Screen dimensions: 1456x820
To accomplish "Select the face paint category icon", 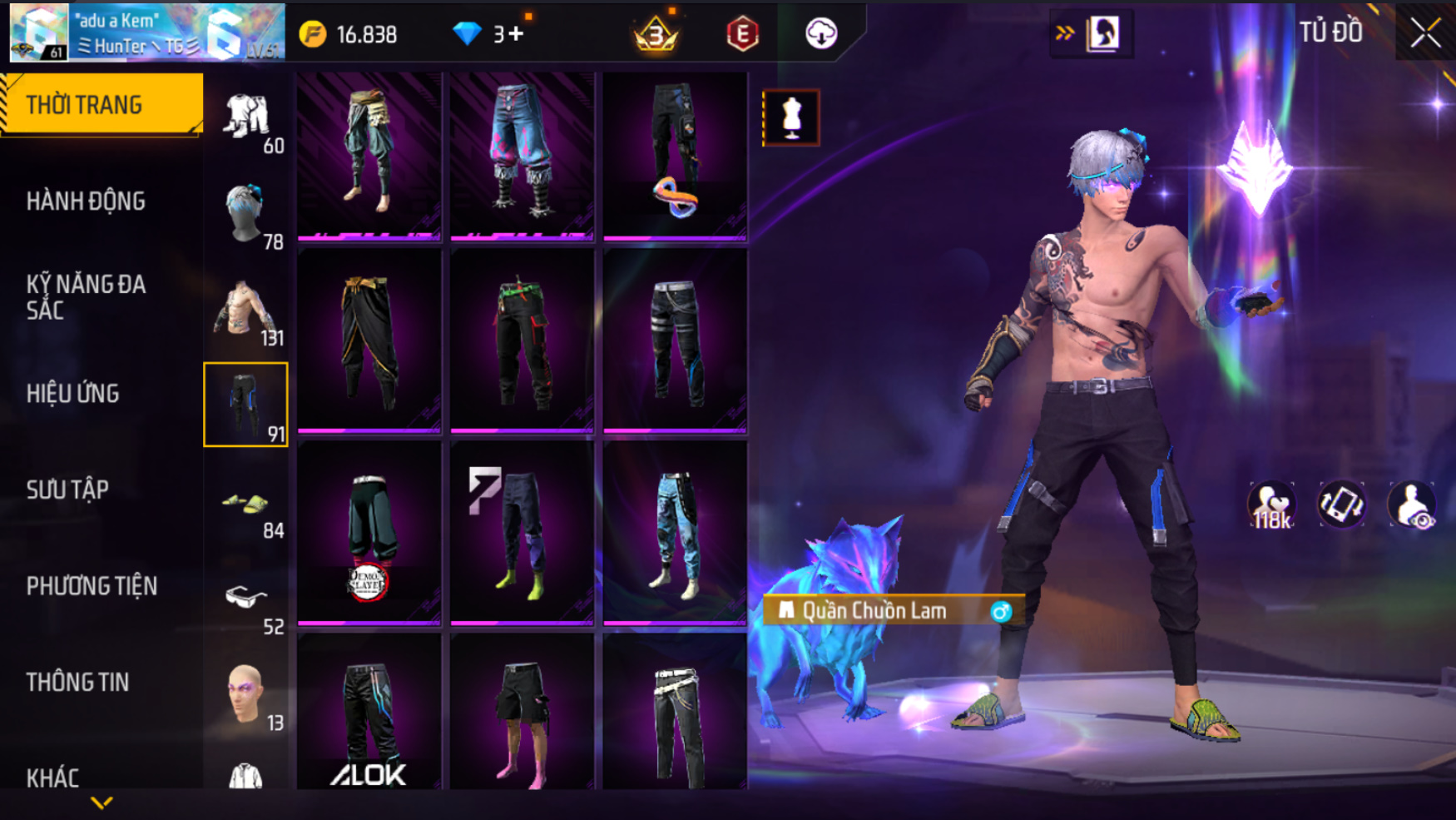I will pos(246,694).
